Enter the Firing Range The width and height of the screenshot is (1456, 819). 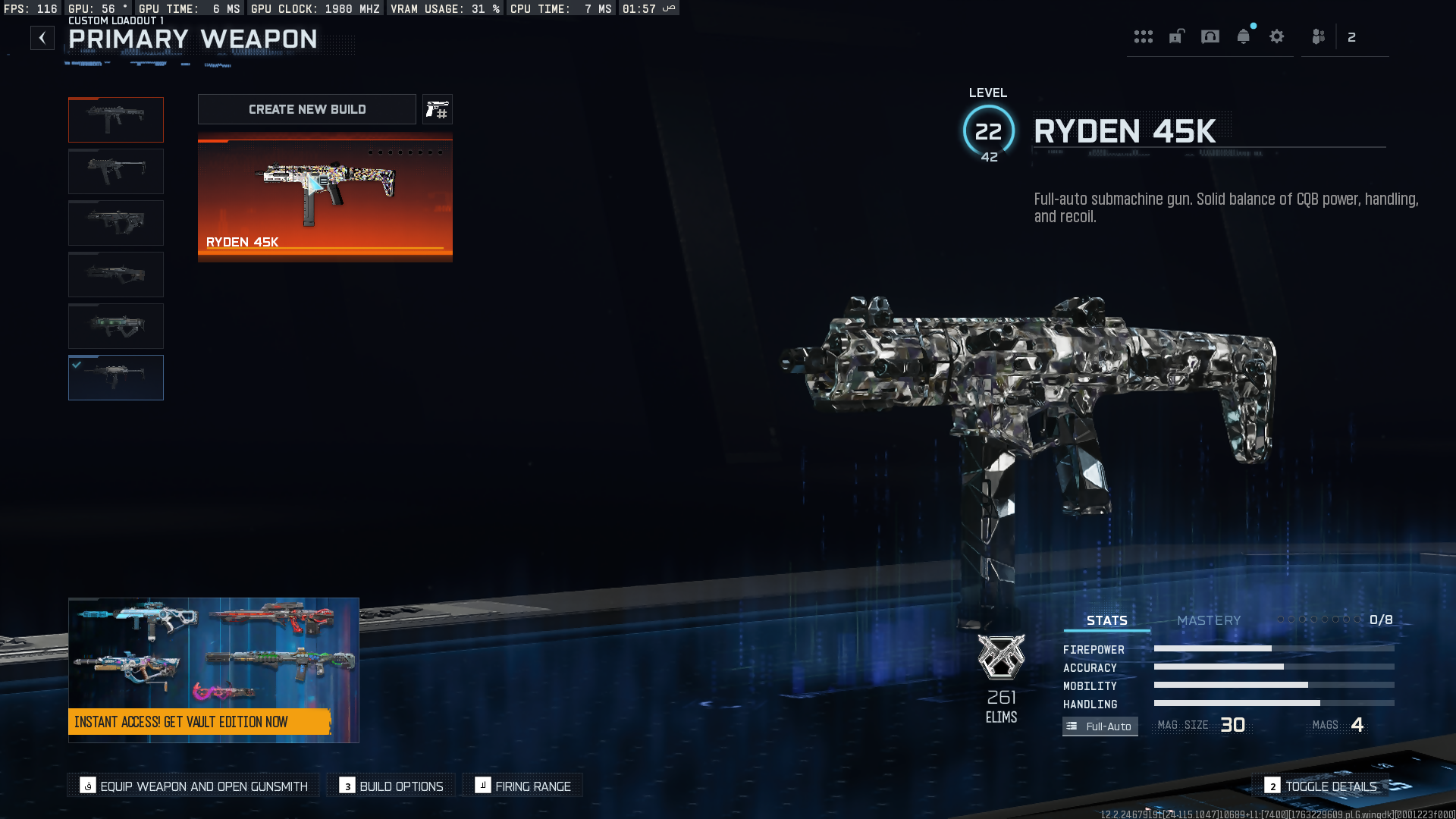[523, 786]
